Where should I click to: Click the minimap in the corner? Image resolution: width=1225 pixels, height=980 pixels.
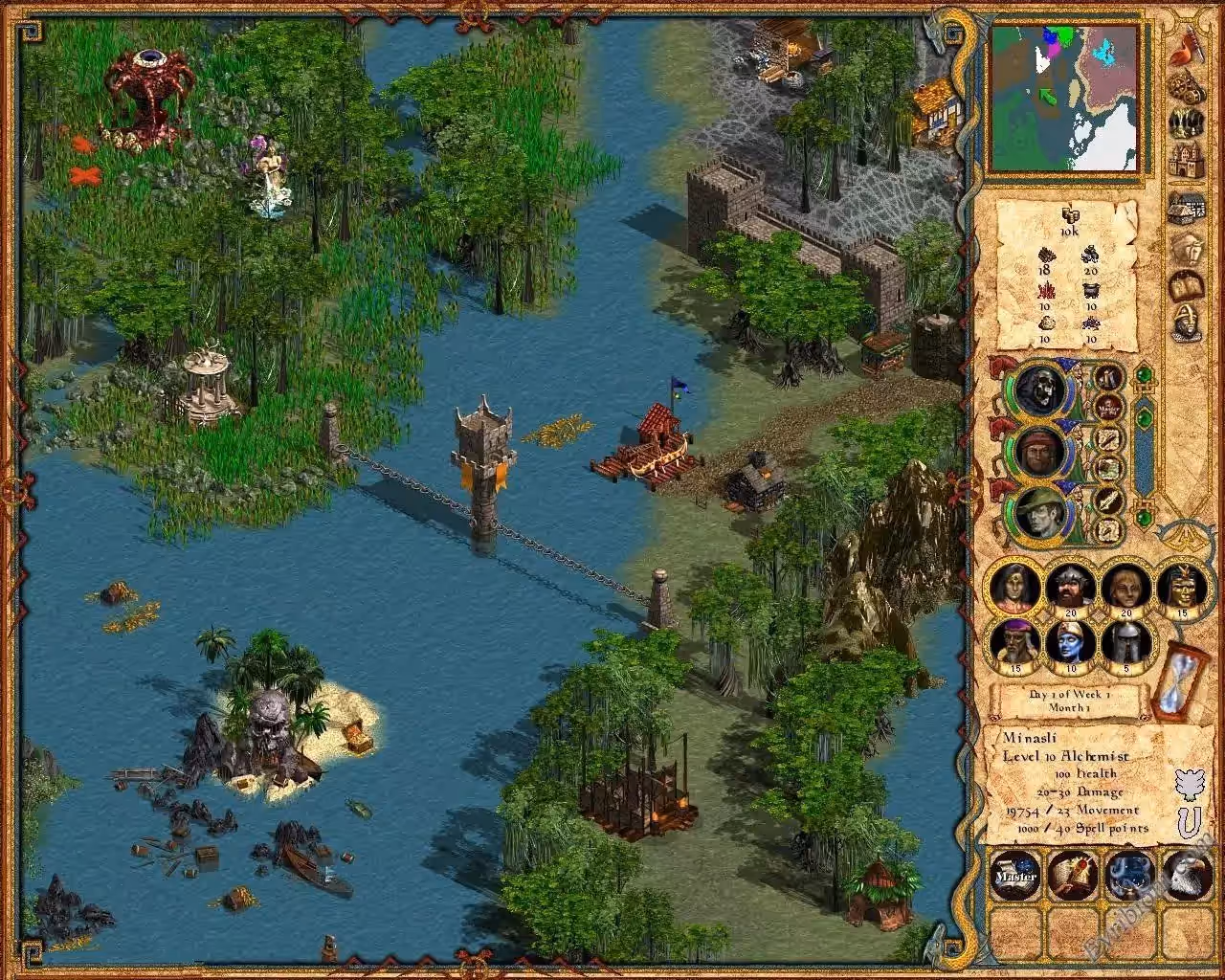pos(1063,97)
